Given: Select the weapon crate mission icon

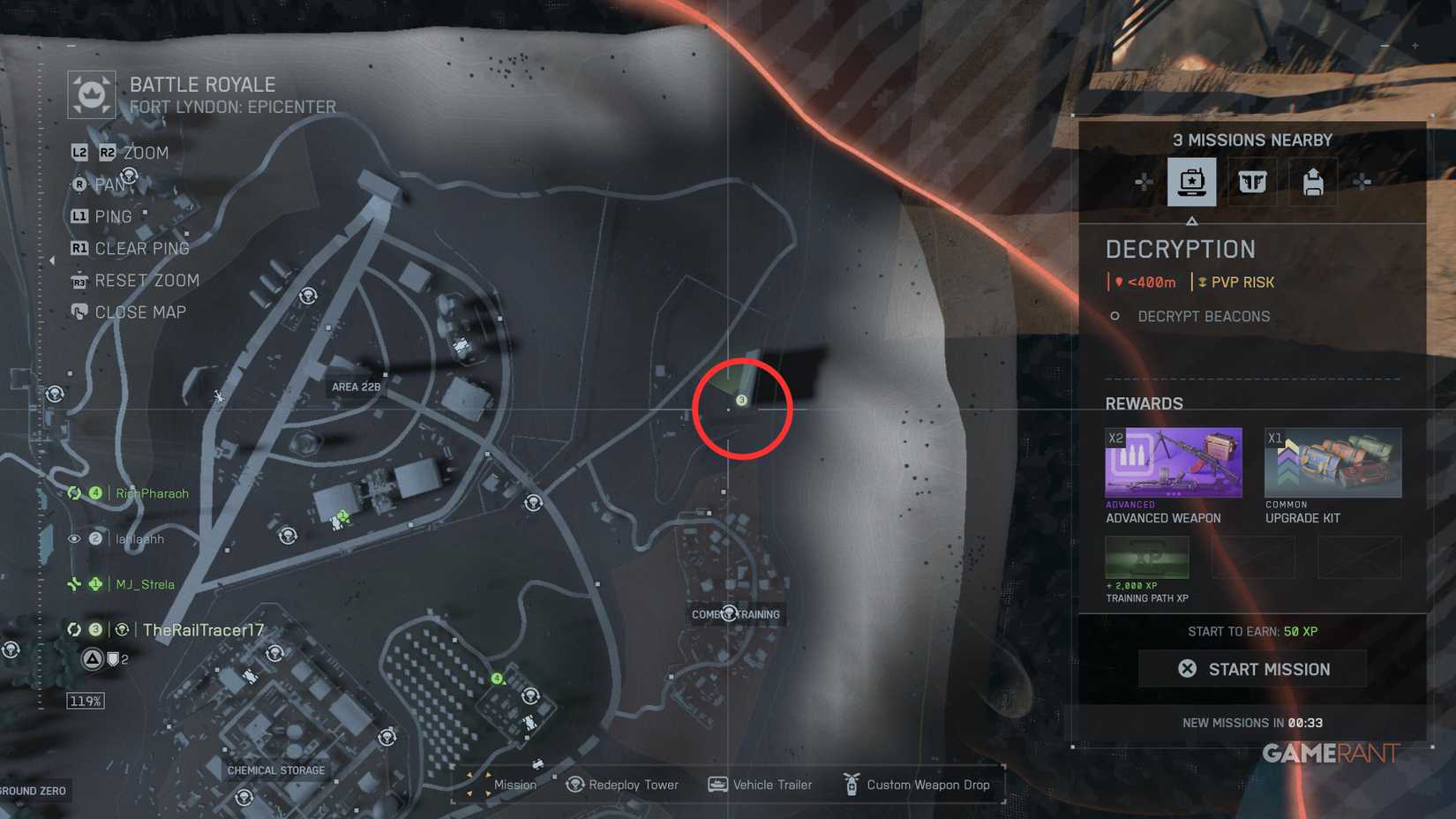Looking at the screenshot, I should tap(1252, 181).
